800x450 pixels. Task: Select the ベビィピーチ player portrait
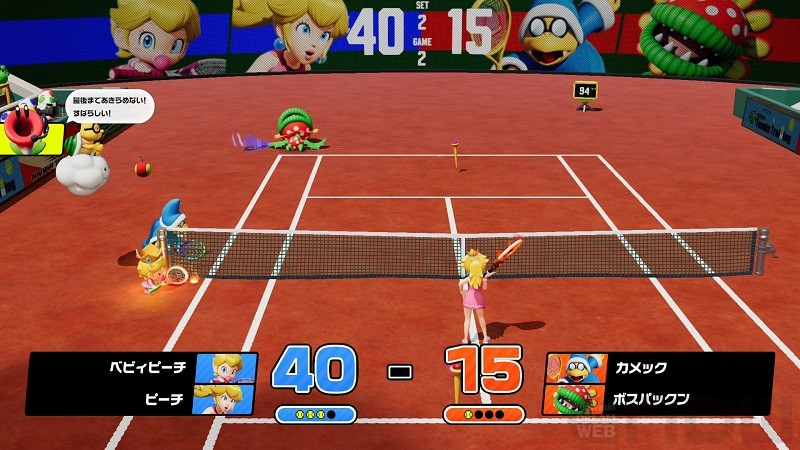225,368
